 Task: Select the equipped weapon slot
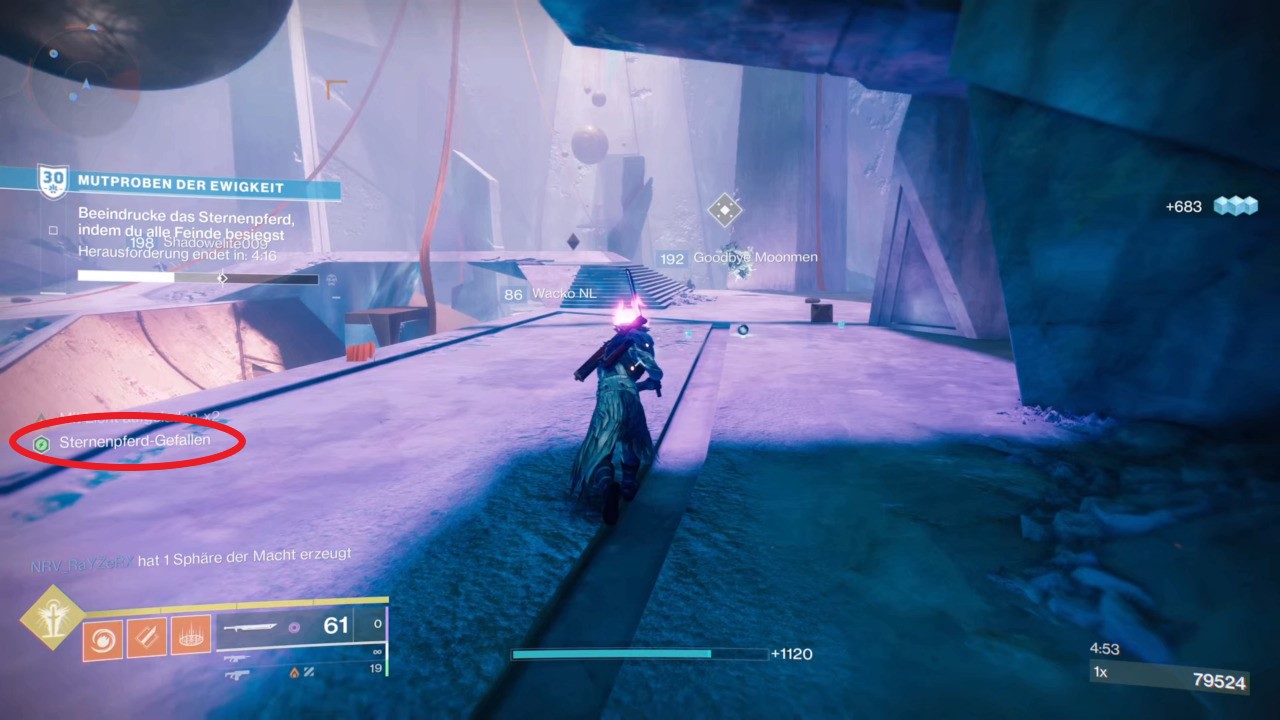pos(301,628)
